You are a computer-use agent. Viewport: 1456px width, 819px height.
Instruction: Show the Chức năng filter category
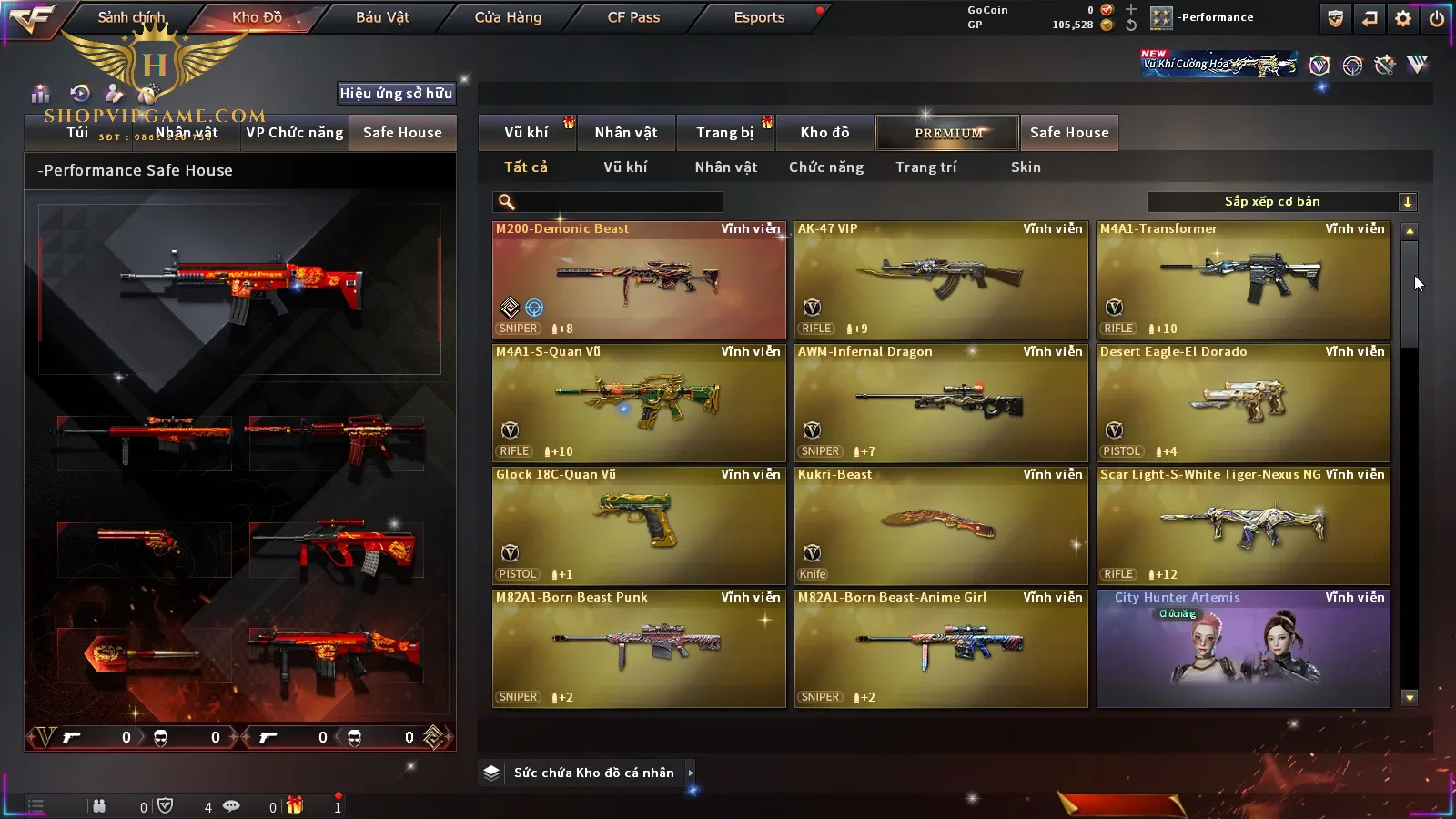[x=826, y=167]
